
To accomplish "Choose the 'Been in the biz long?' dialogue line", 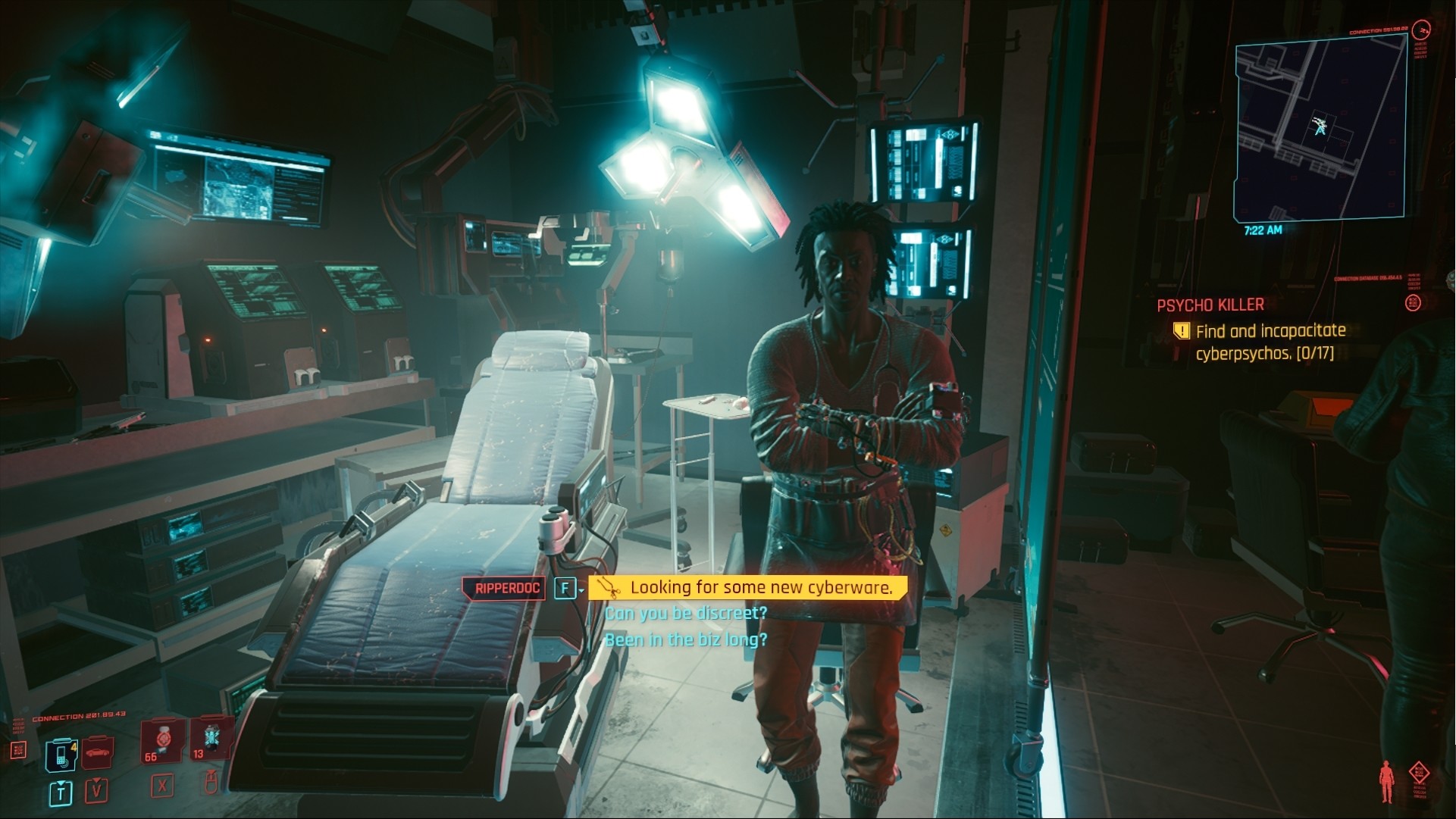I will [x=687, y=639].
